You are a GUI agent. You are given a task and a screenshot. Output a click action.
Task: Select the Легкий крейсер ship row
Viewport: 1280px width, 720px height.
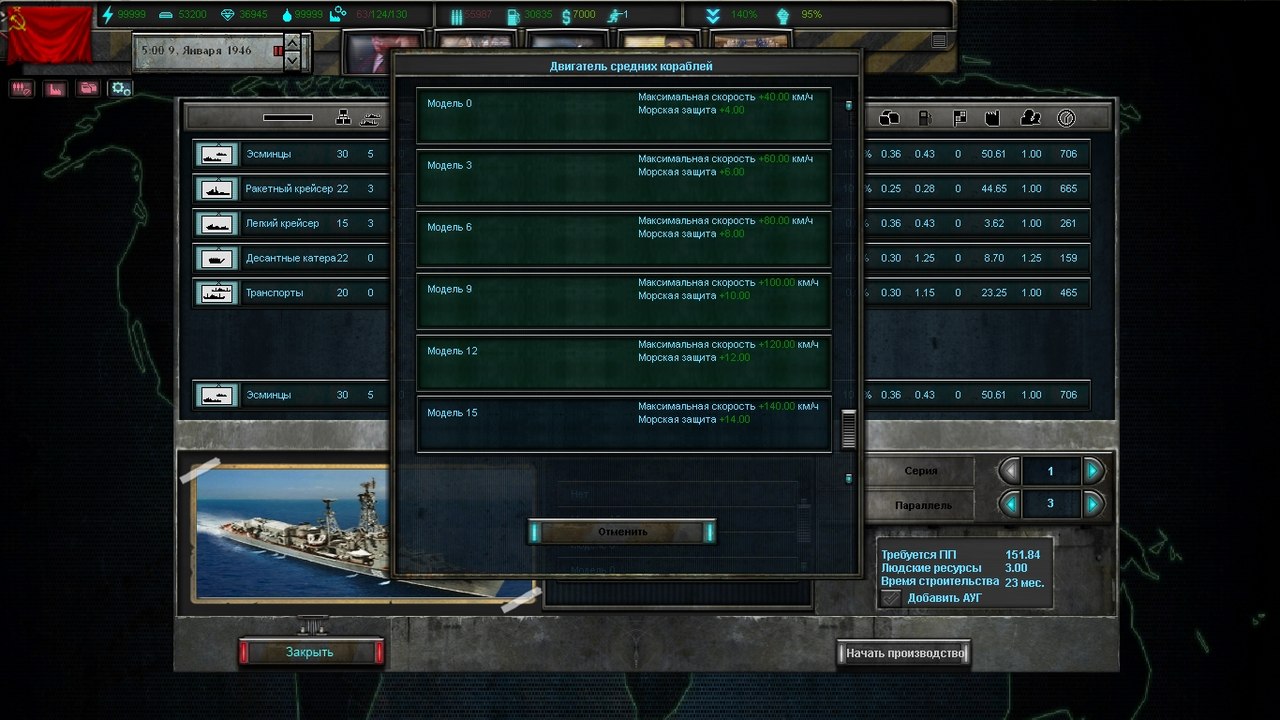[x=290, y=223]
